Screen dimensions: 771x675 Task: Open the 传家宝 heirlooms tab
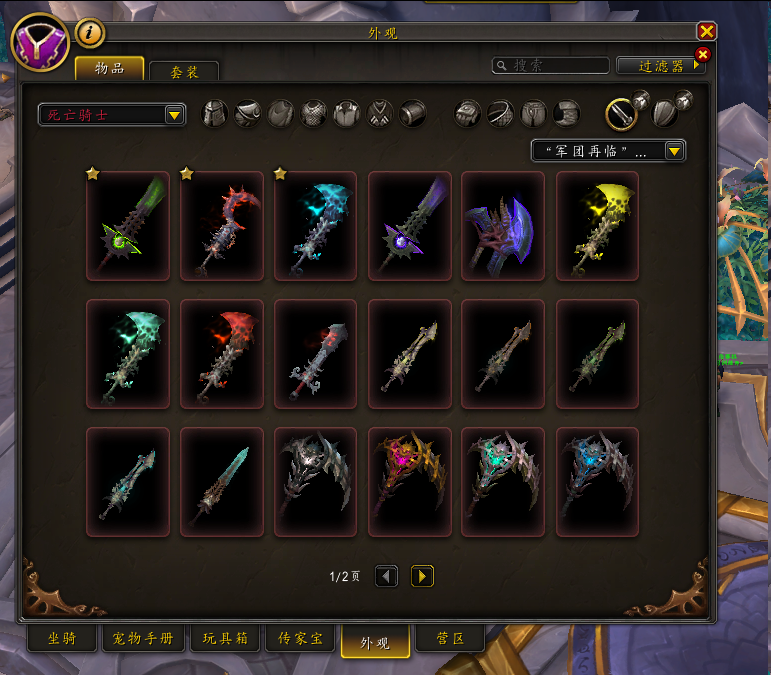pyautogui.click(x=299, y=638)
